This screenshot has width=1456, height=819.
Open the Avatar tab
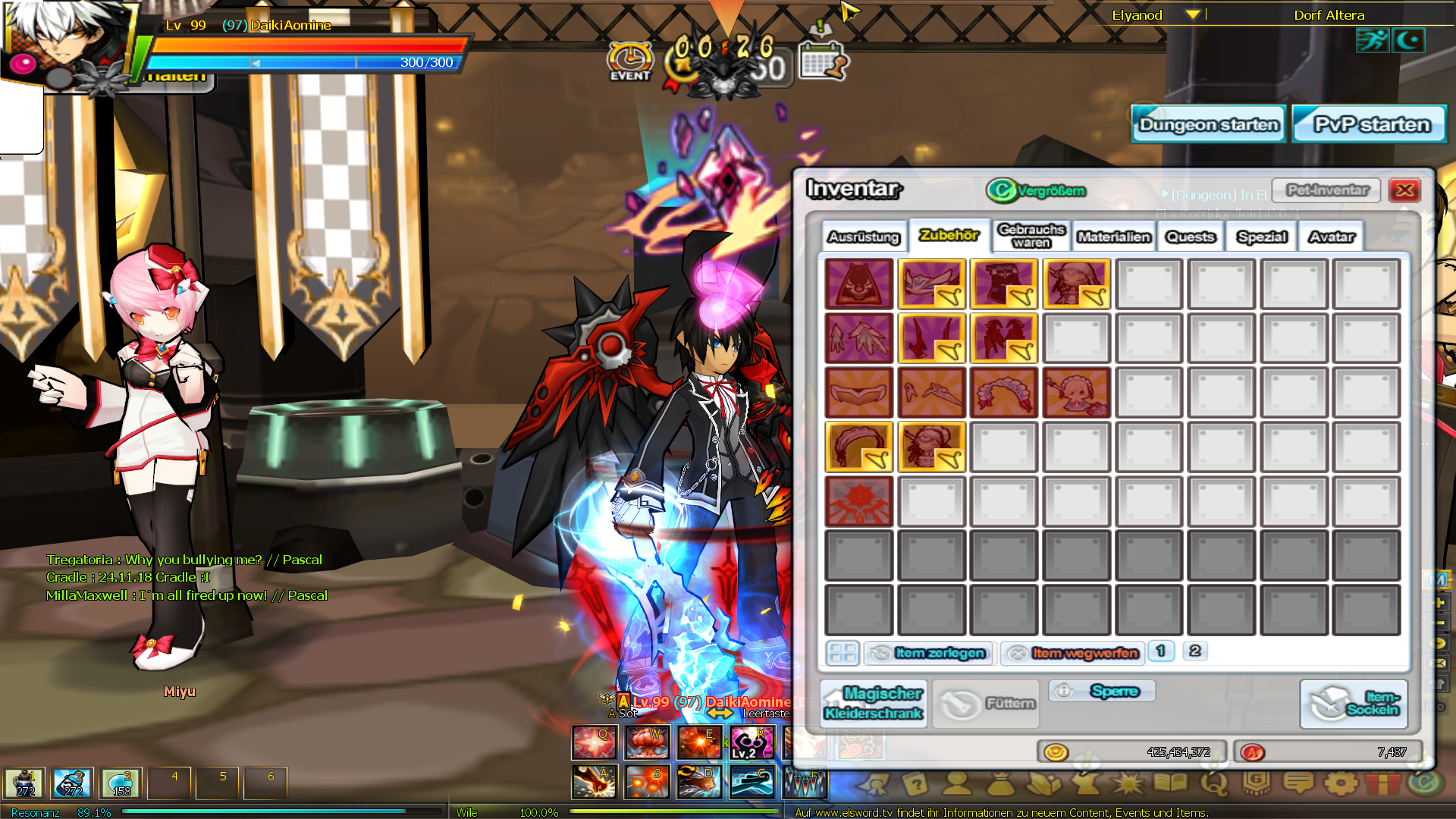pyautogui.click(x=1332, y=237)
